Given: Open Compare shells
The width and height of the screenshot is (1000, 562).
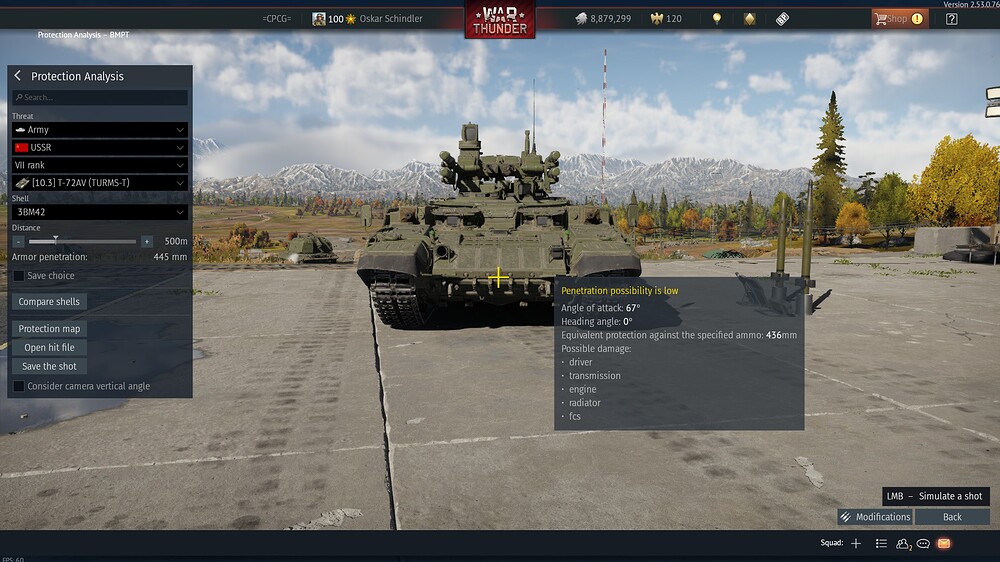Looking at the screenshot, I should click(x=49, y=302).
